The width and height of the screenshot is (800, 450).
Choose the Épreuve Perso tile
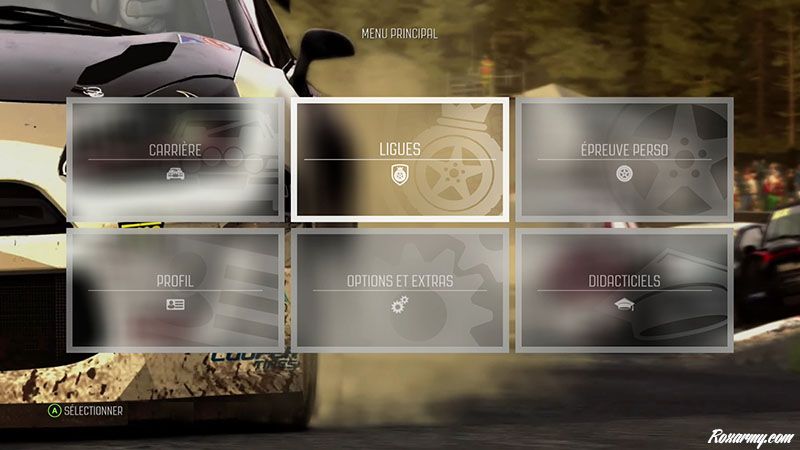pos(625,158)
